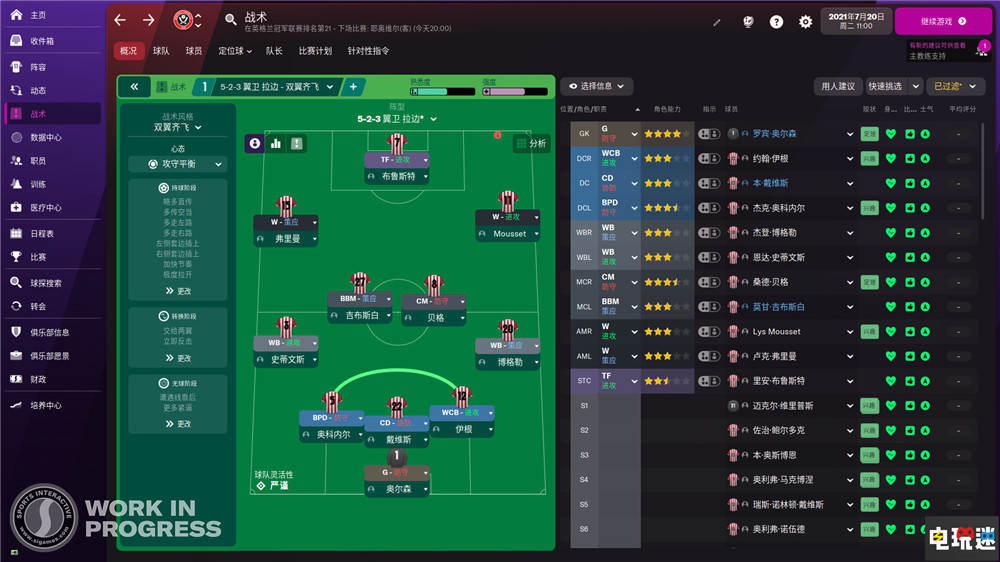Open the 选择信息 info dropdown
Viewport: 1000px width, 562px height.
[x=596, y=86]
